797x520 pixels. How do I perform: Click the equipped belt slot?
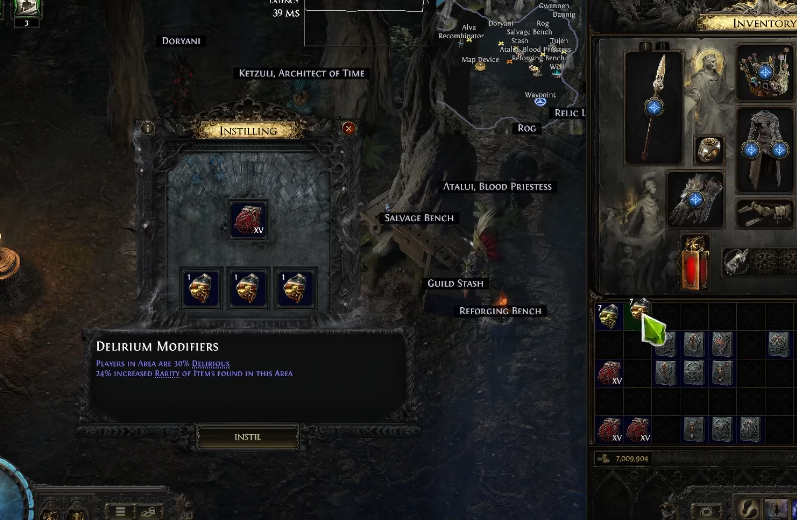[765, 213]
